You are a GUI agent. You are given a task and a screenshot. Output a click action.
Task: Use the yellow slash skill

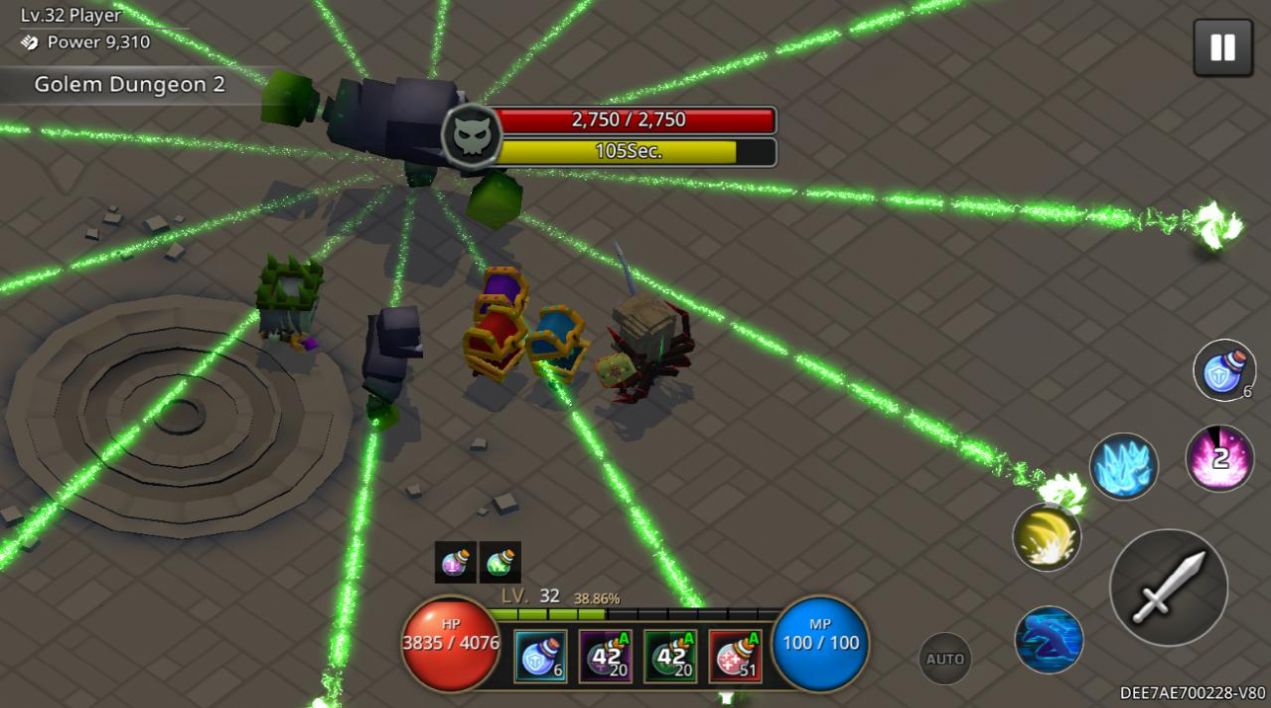(1046, 537)
